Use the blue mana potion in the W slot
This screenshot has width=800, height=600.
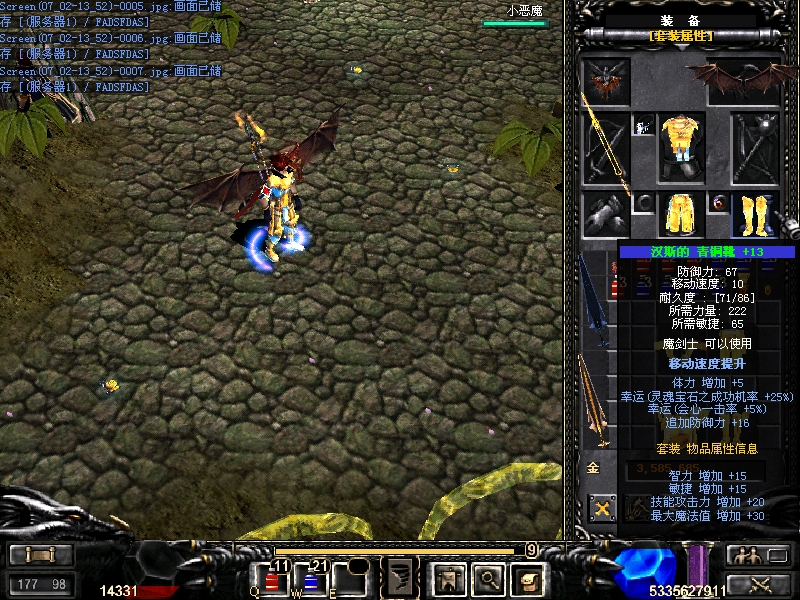tap(311, 581)
